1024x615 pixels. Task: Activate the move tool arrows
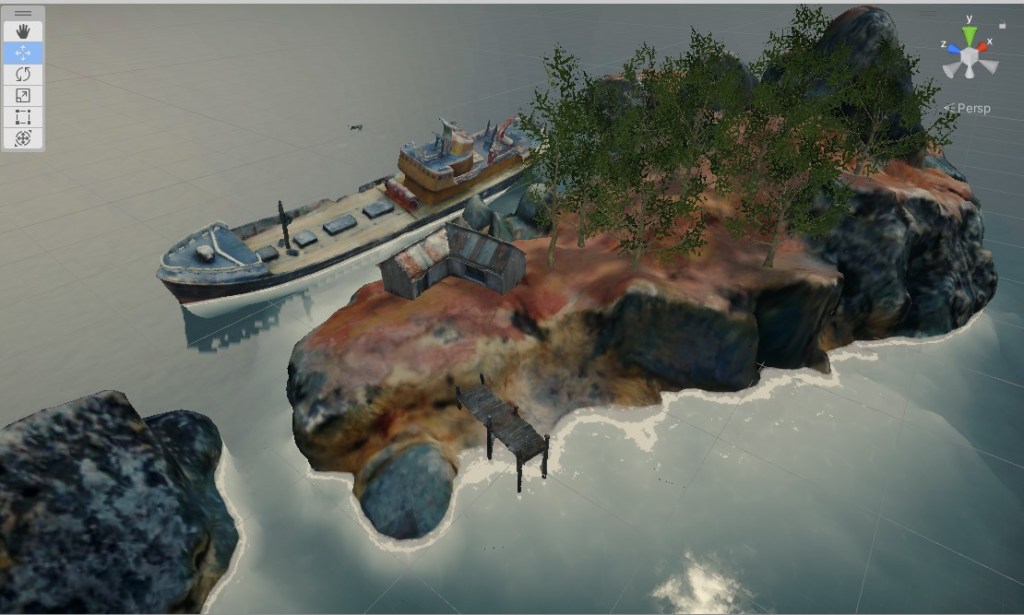(23, 53)
